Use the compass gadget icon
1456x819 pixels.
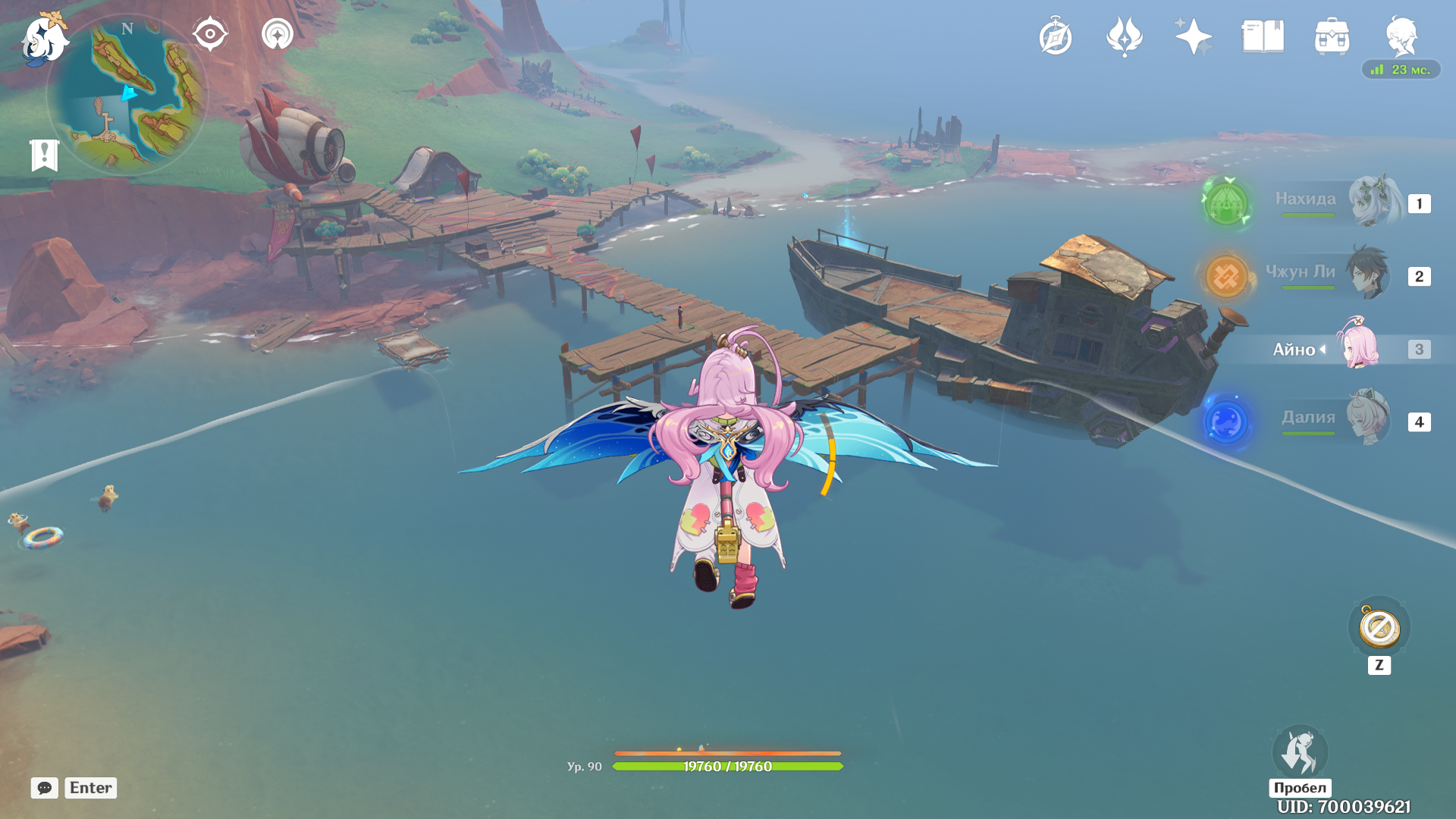click(x=1379, y=628)
